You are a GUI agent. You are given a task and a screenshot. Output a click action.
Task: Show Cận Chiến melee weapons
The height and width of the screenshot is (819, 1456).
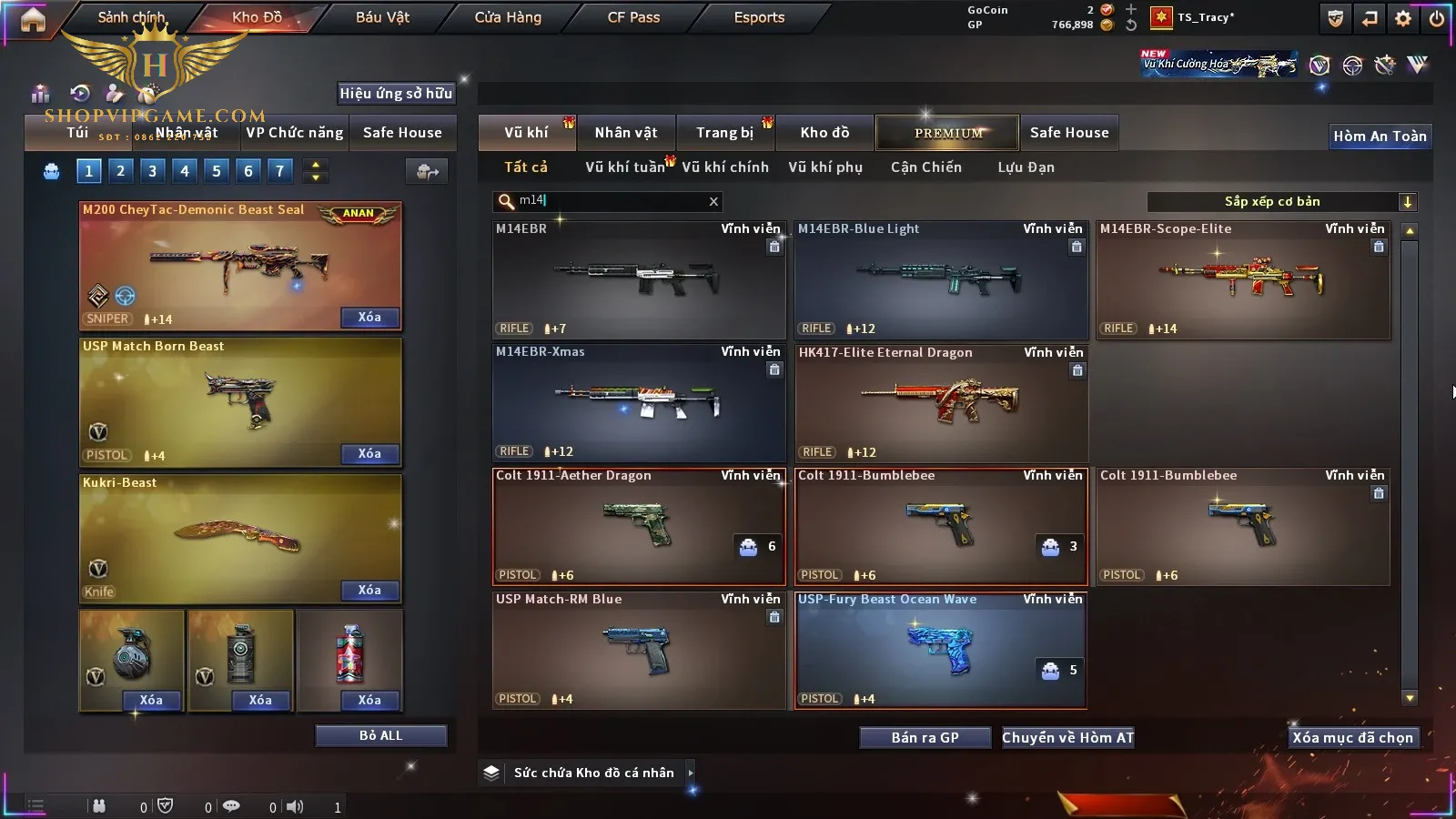(925, 167)
